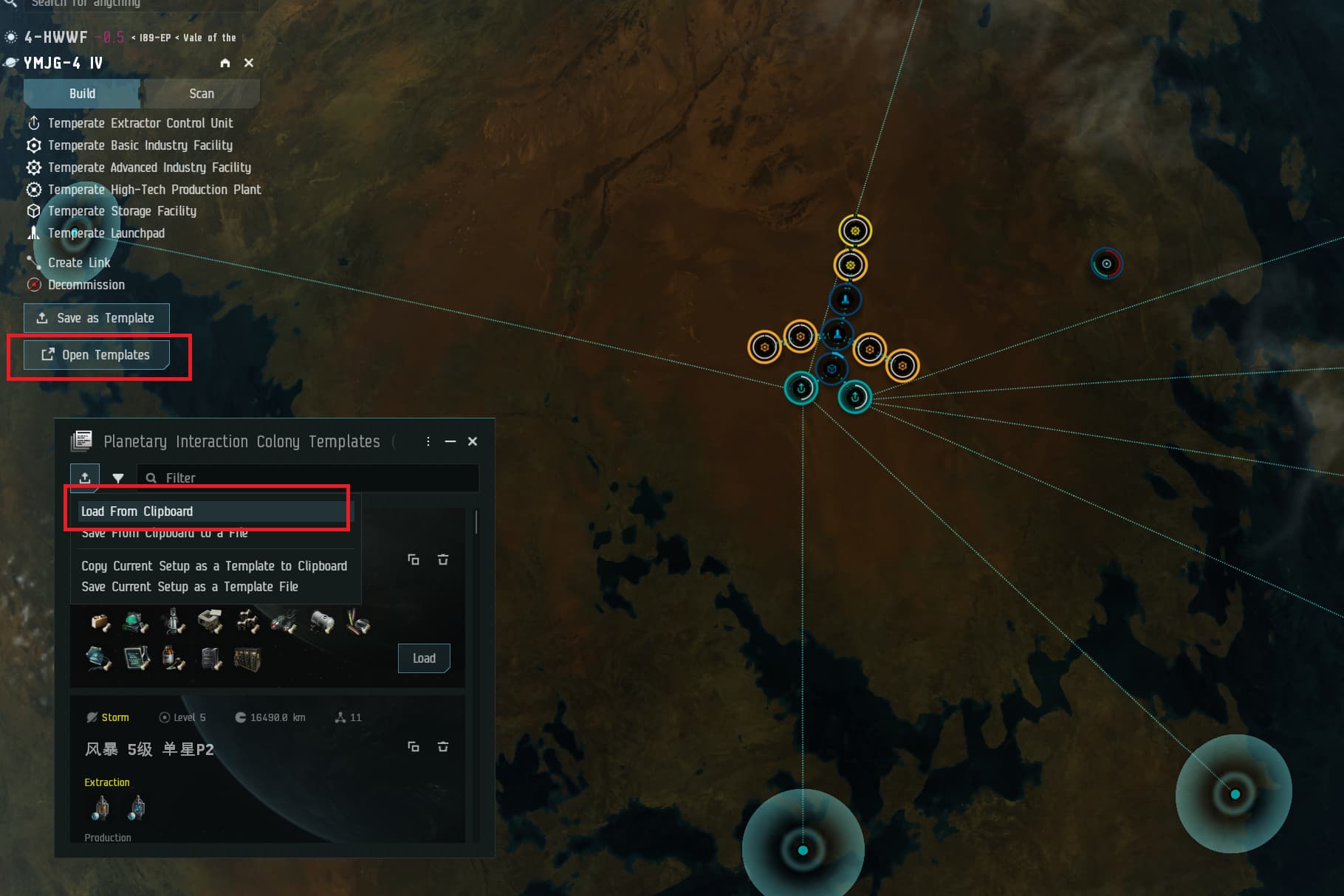Choose Temperate High-Tech Production Plant
The width and height of the screenshot is (1344, 896).
[x=154, y=190]
